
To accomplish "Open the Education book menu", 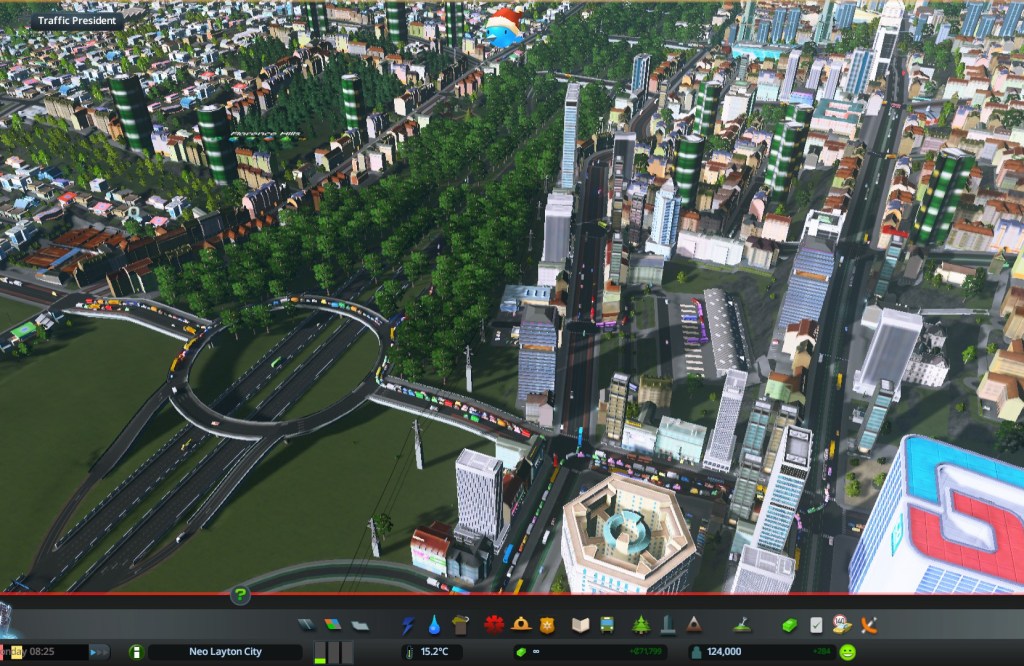I will click(580, 625).
